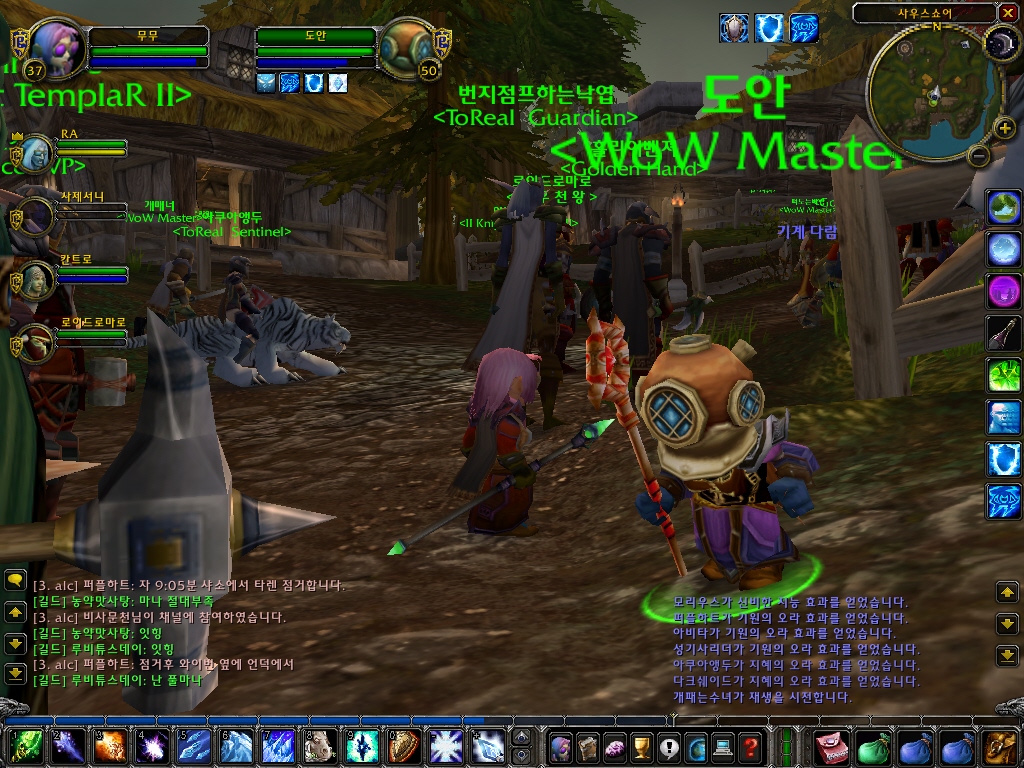The width and height of the screenshot is (1024, 768).
Task: Close the minimap with the X button
Action: (x=1007, y=12)
